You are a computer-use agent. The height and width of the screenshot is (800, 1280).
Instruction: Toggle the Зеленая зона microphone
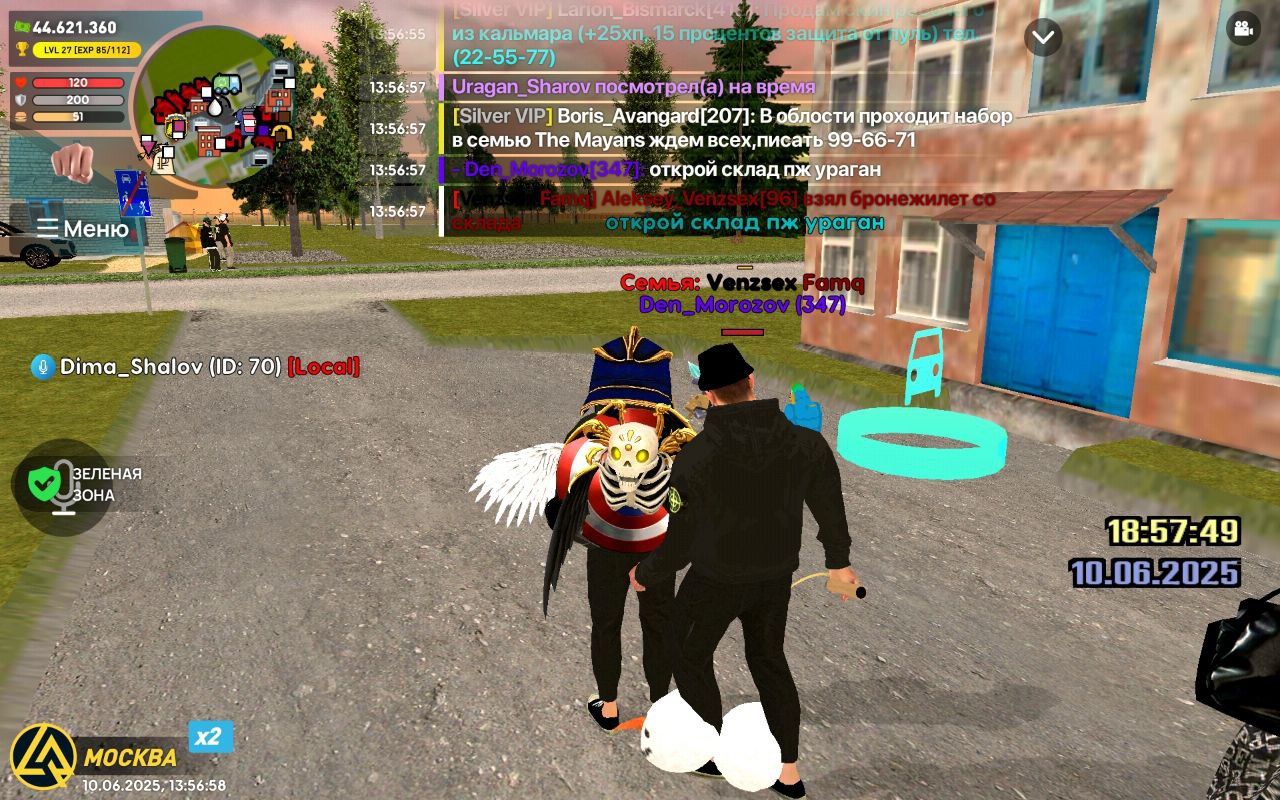(63, 485)
